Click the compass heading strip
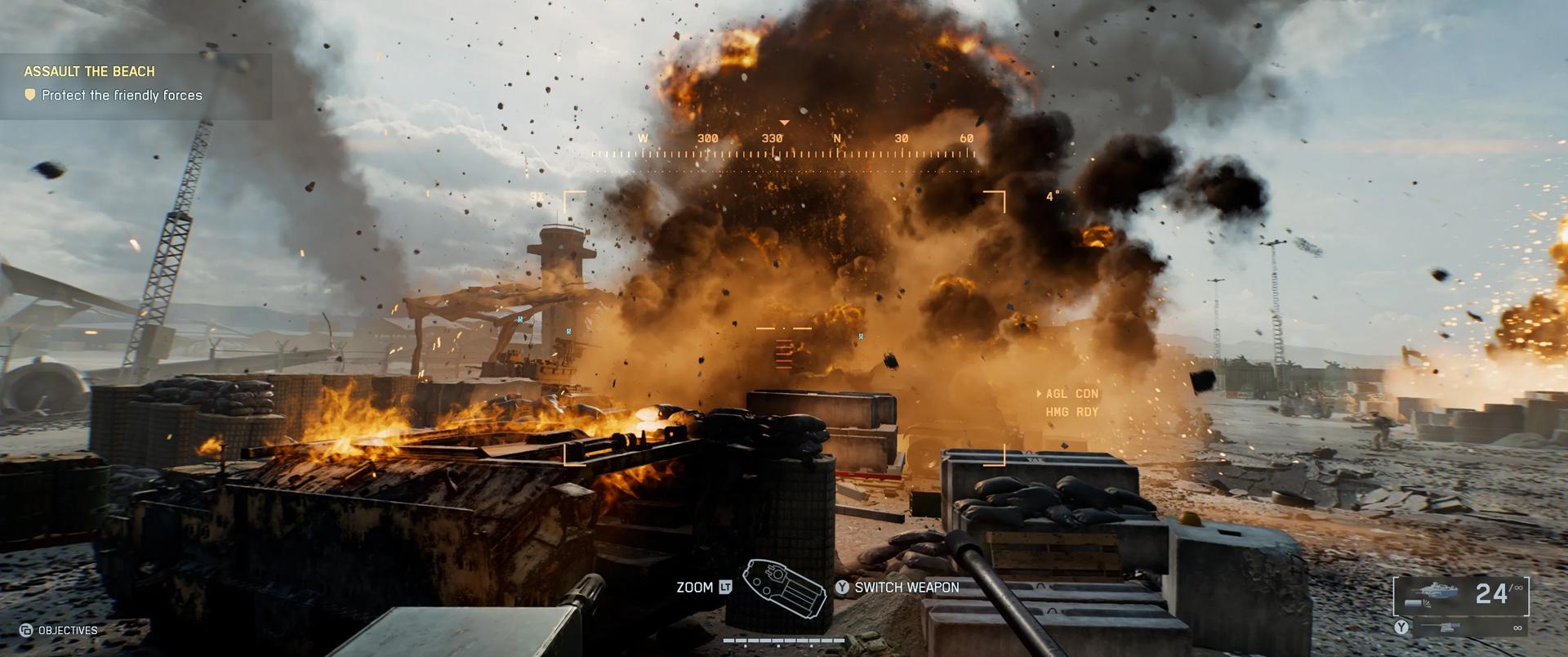The image size is (1568, 657). pos(784,145)
